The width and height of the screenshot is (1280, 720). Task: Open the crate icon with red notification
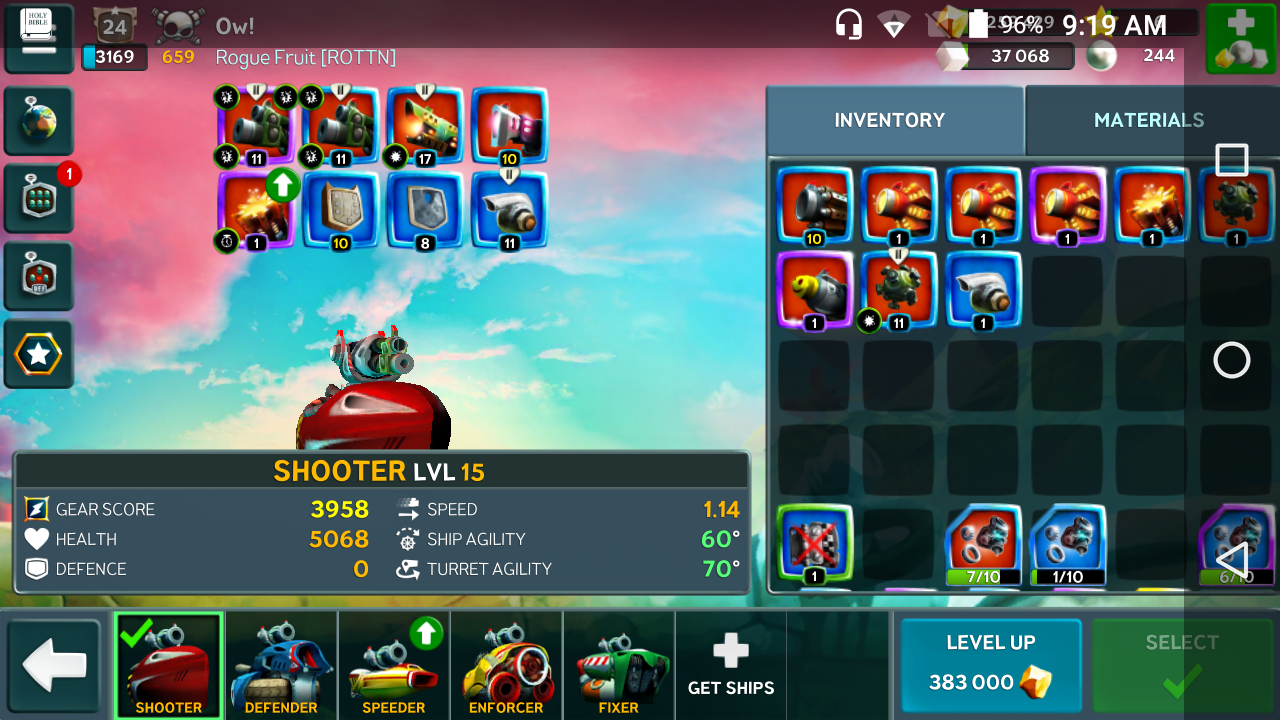pyautogui.click(x=38, y=199)
